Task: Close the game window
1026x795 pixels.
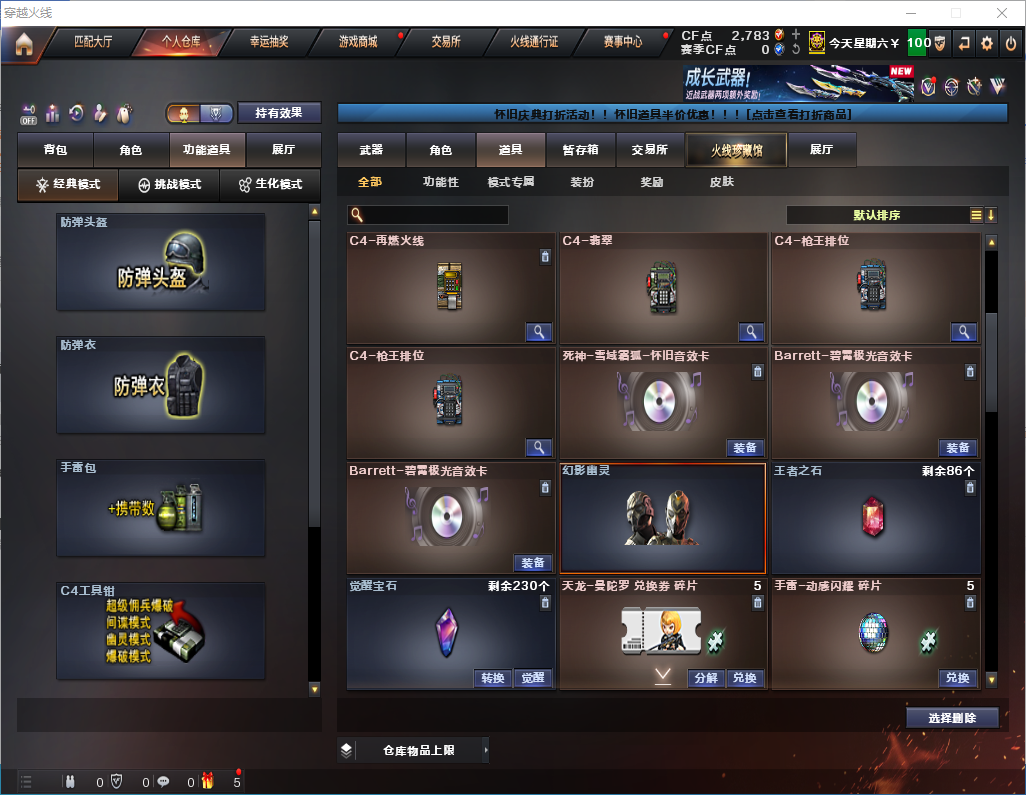Action: coord(1001,13)
